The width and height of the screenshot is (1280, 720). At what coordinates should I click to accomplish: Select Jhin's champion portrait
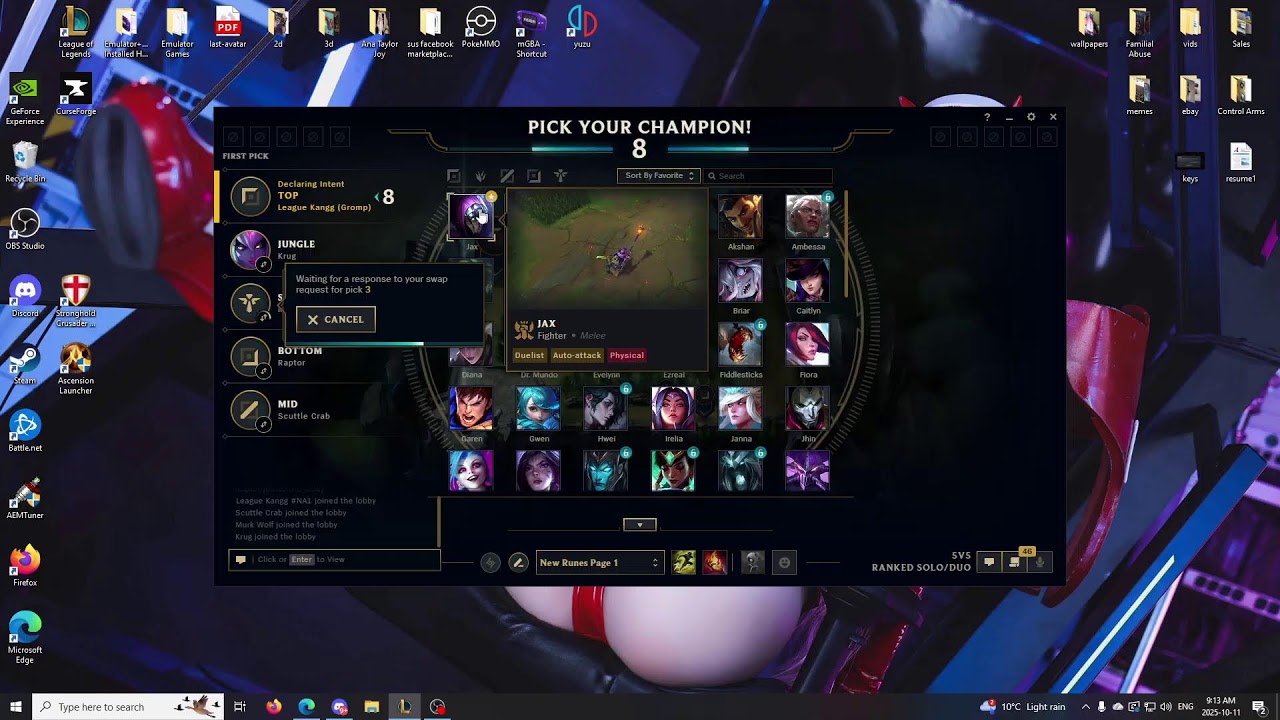tap(807, 409)
